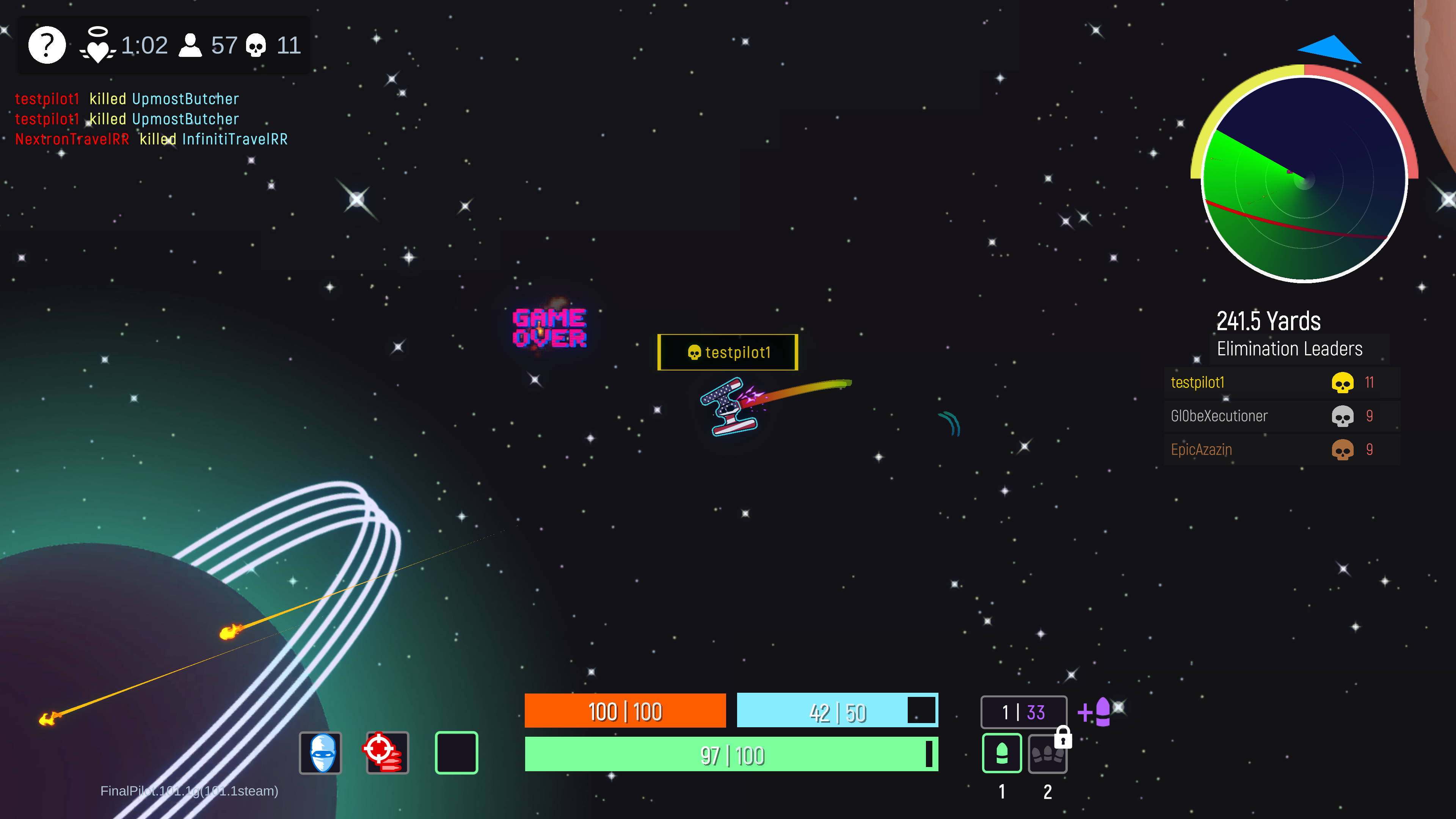Activate the blue masked face ability

[x=320, y=752]
